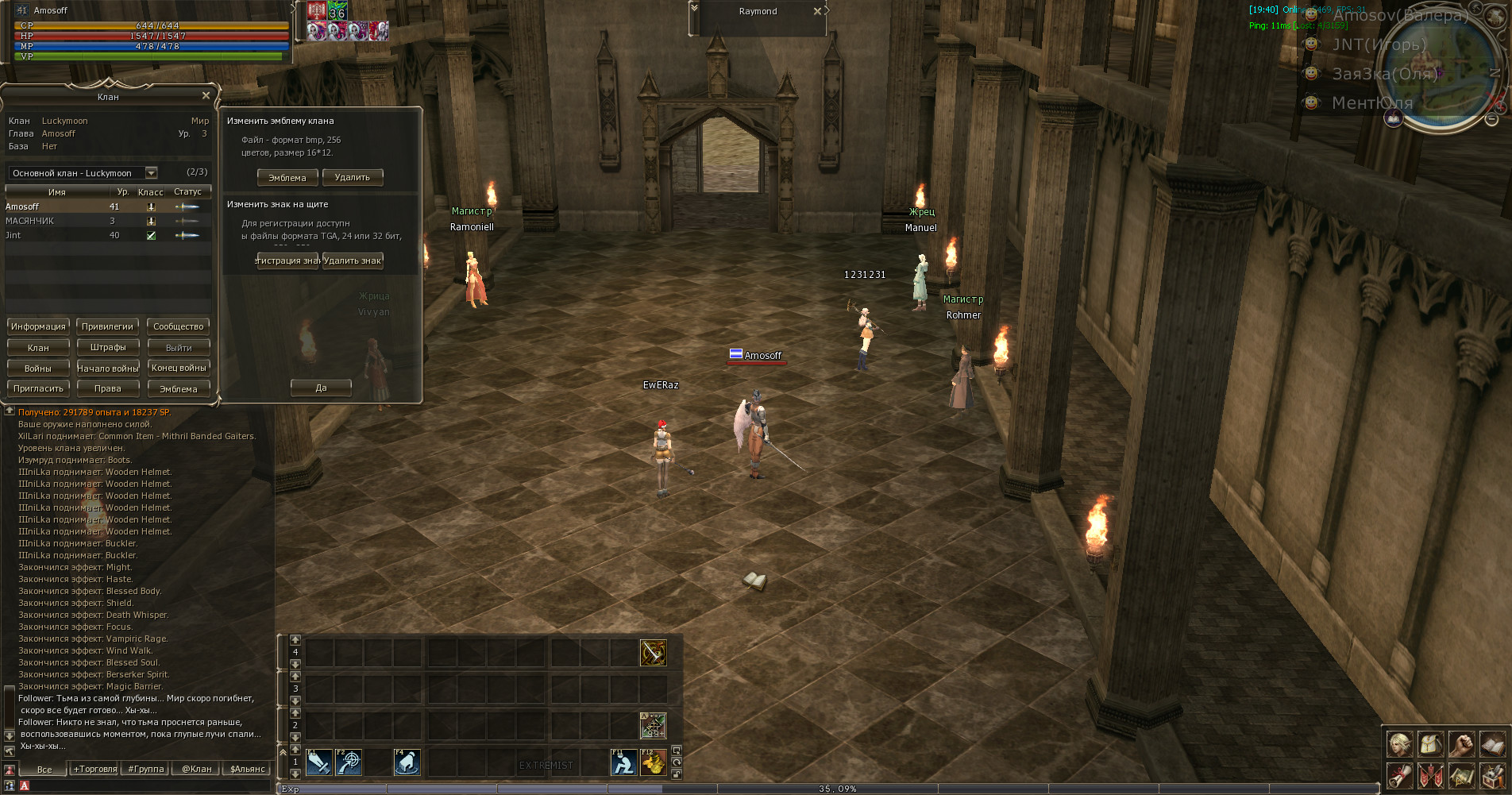This screenshot has width=1512, height=795.
Task: Select clan member Jint in the list
Action: 13,236
